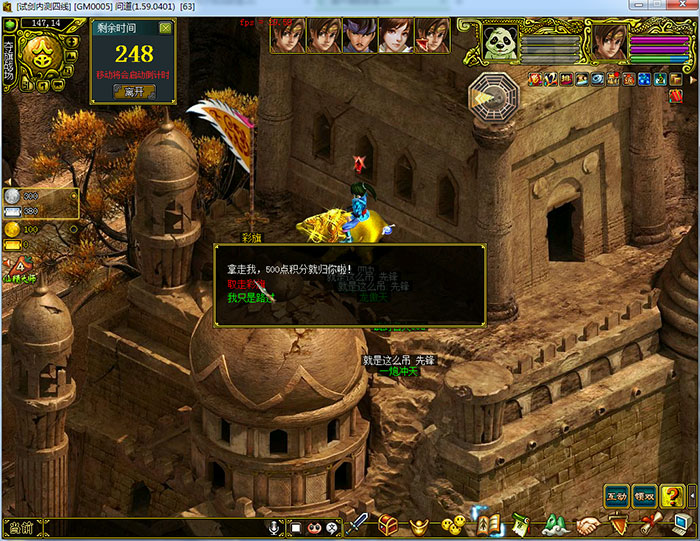Open the smiley faces friends icon
Image resolution: width=700 pixels, height=541 pixels.
(x=453, y=524)
